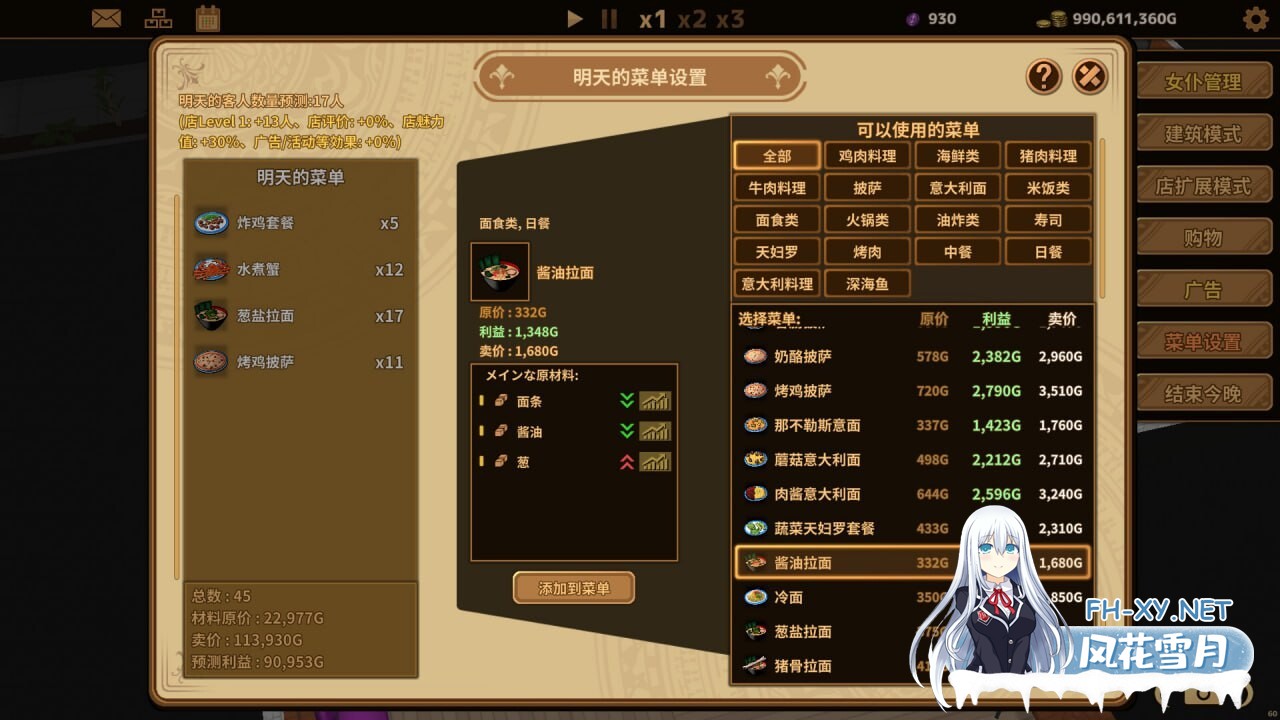Sort menu list by 卖价 column
The width and height of the screenshot is (1280, 720).
coord(1062,320)
